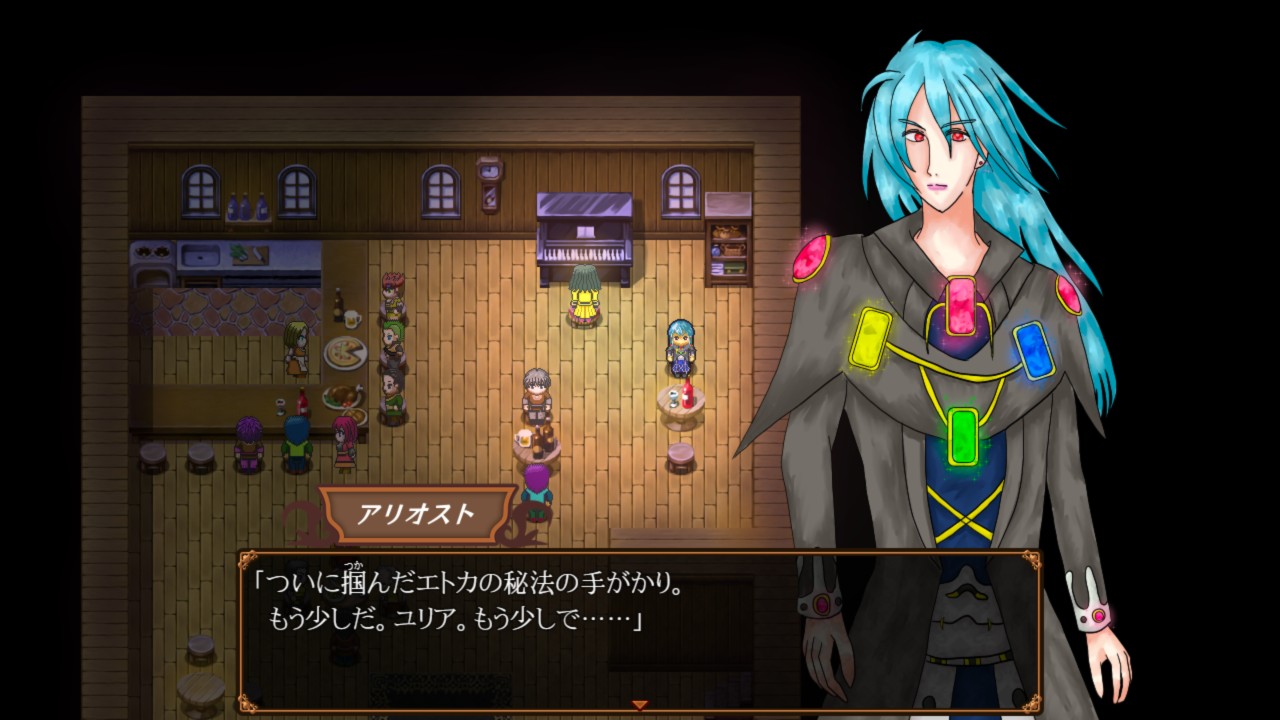Select the pizza on the bar counter
Image resolution: width=1280 pixels, height=720 pixels.
click(344, 352)
